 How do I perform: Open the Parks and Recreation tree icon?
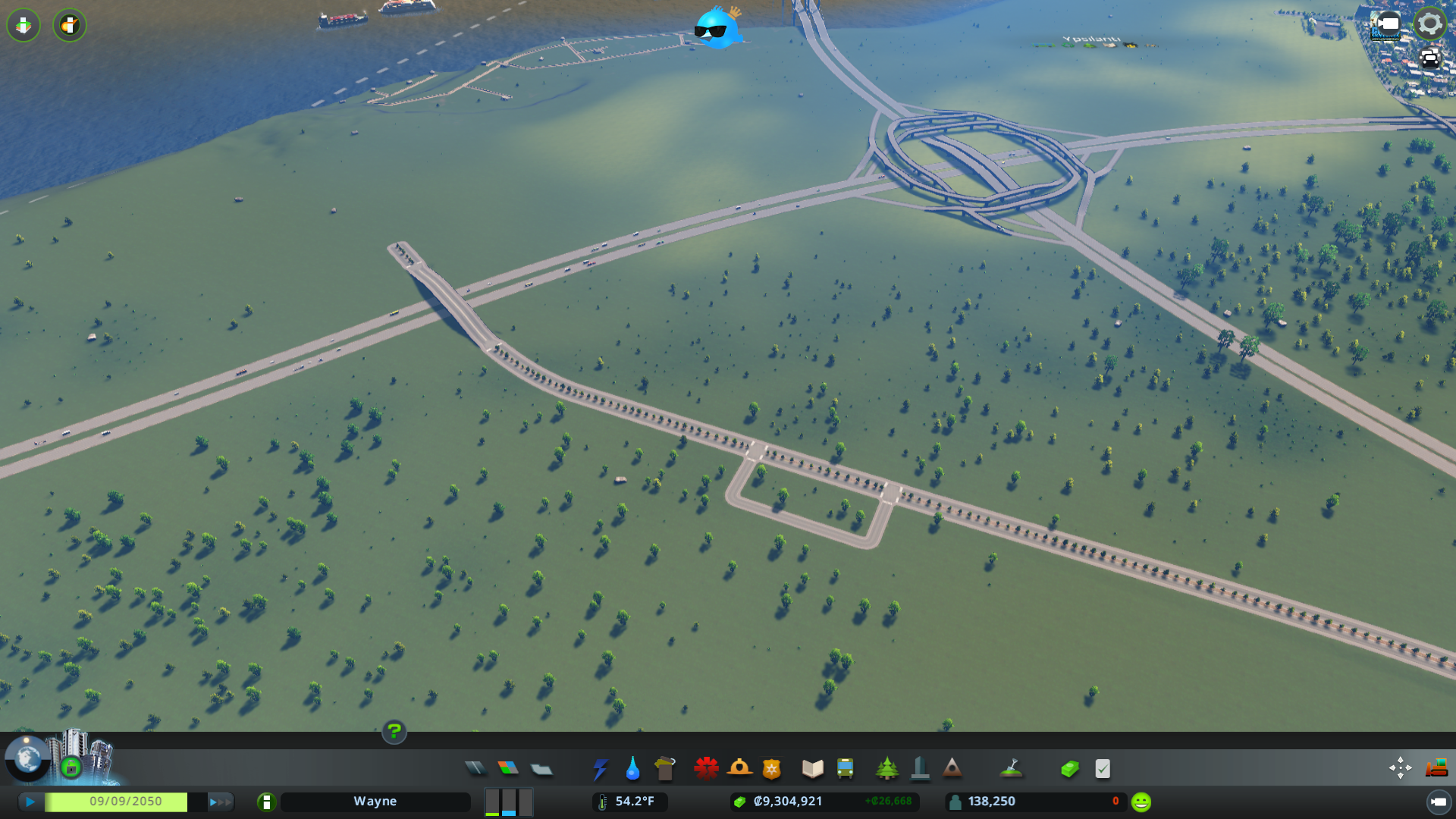coord(887,768)
